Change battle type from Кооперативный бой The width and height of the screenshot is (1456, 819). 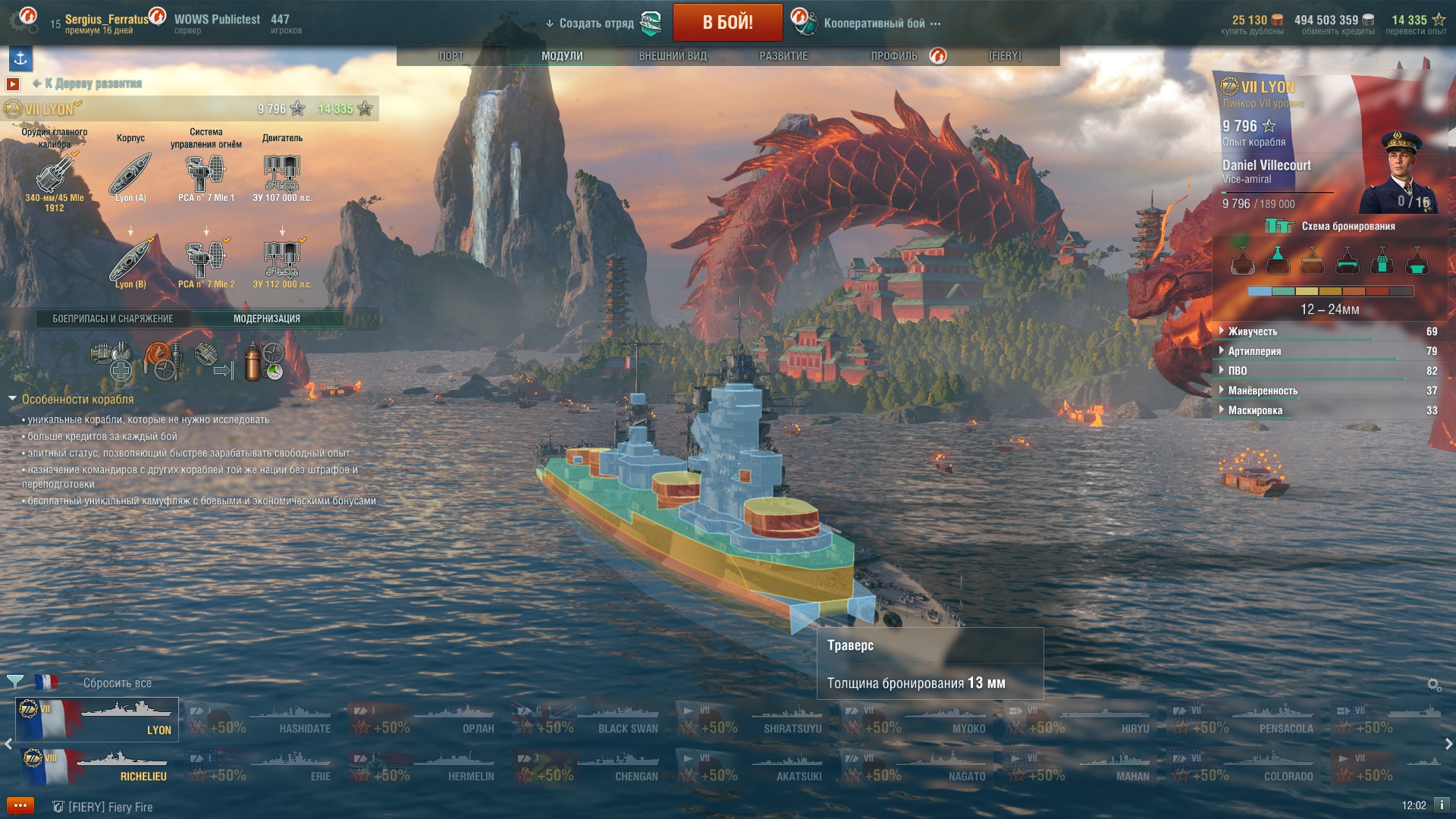point(874,24)
